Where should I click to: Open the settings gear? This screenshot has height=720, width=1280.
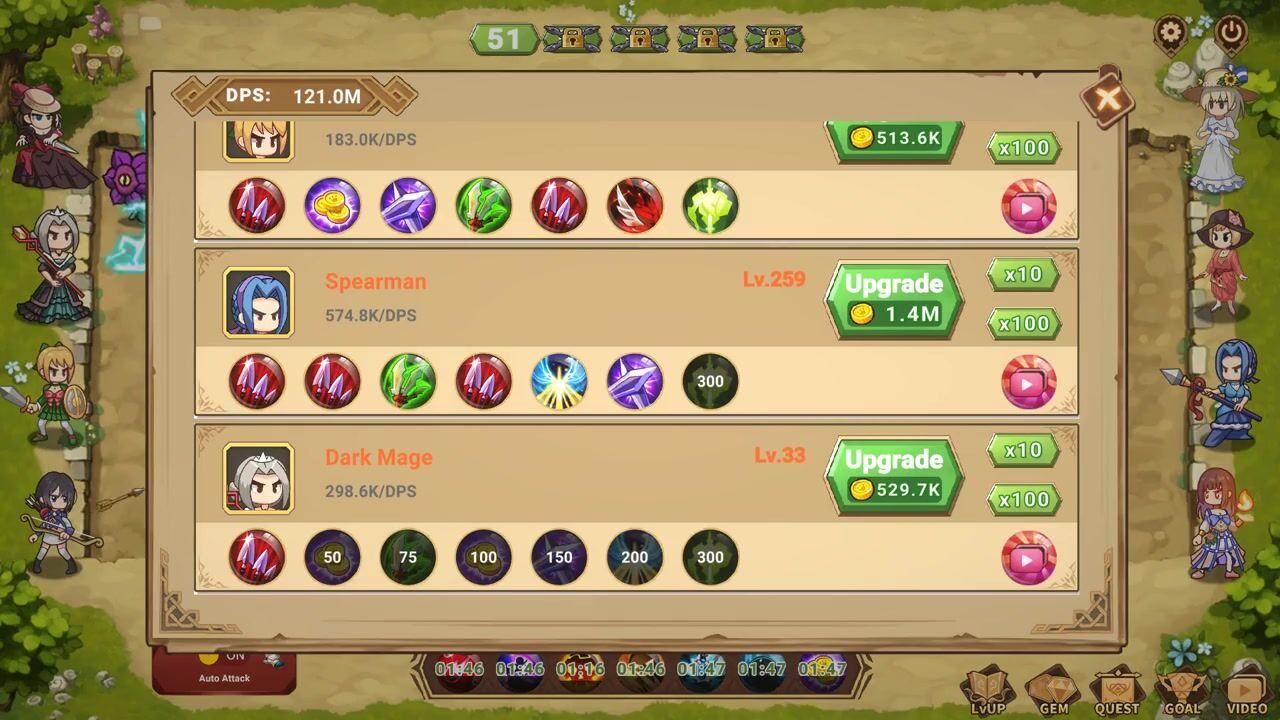click(x=1171, y=33)
